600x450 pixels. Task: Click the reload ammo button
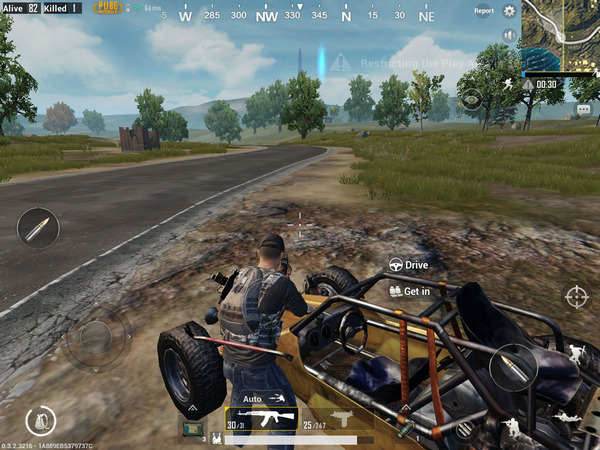[x=516, y=367]
